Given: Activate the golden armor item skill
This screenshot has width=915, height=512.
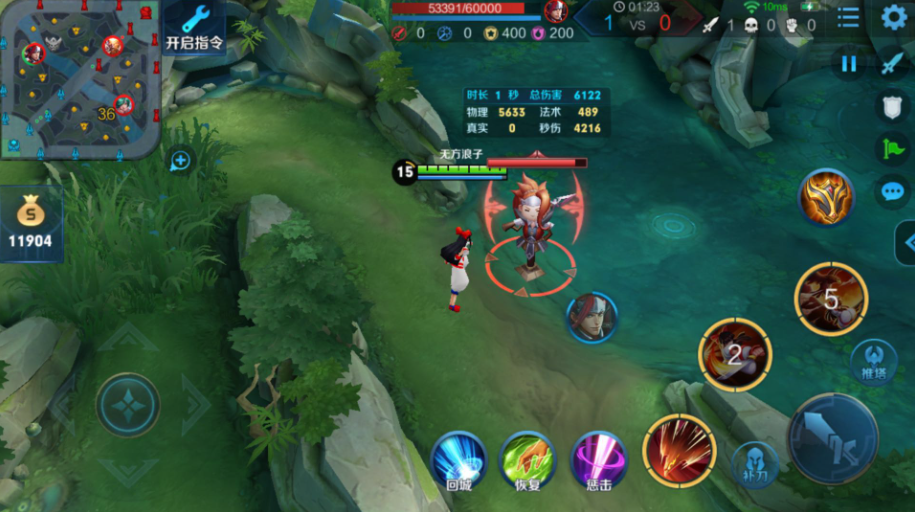Looking at the screenshot, I should [826, 196].
